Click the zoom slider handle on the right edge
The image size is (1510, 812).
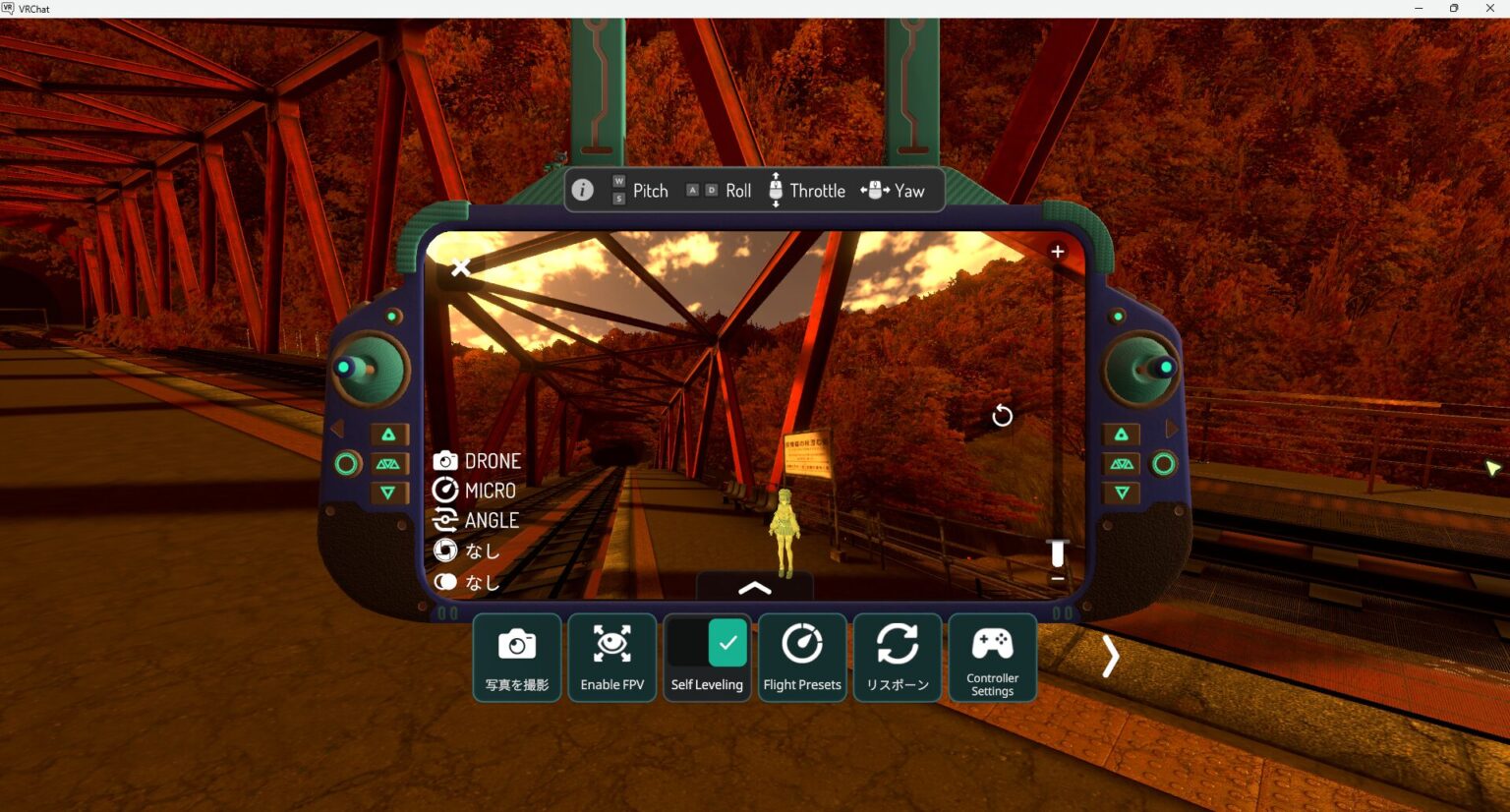coord(1057,553)
